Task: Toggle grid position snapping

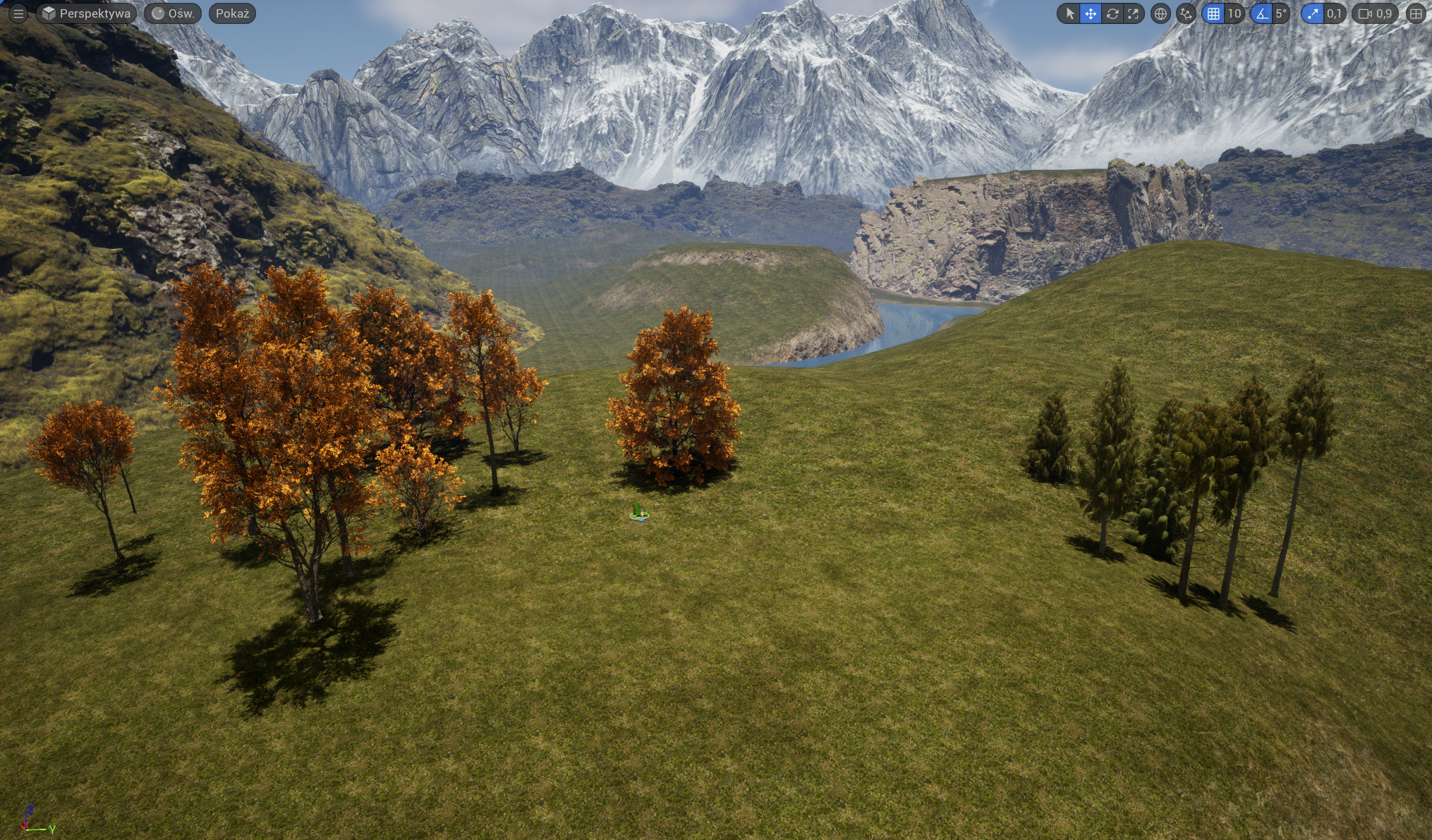Action: click(1213, 13)
